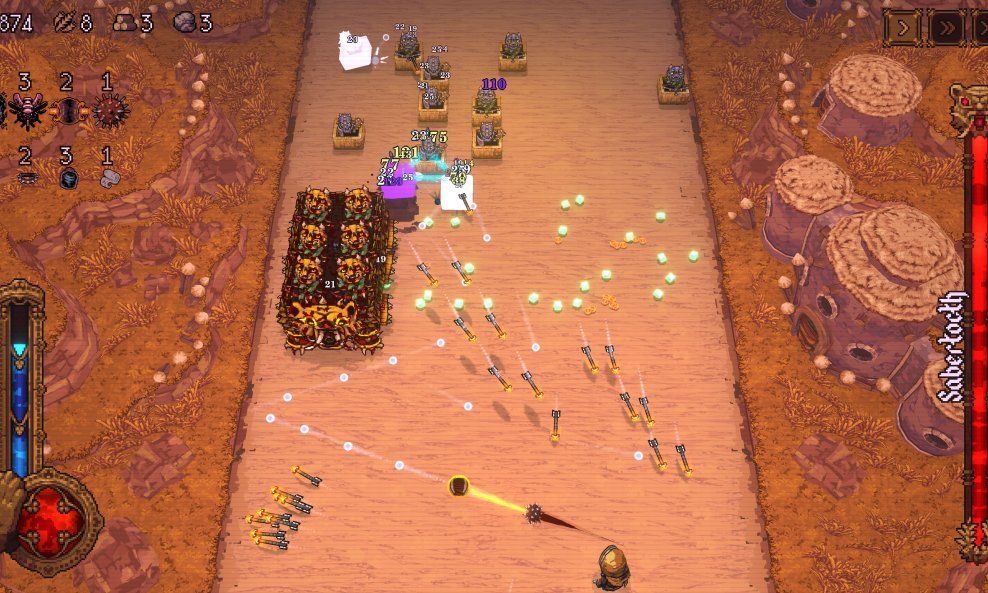The image size is (988, 593).
Task: Click the grey scroll passive icon
Action: pos(107,178)
